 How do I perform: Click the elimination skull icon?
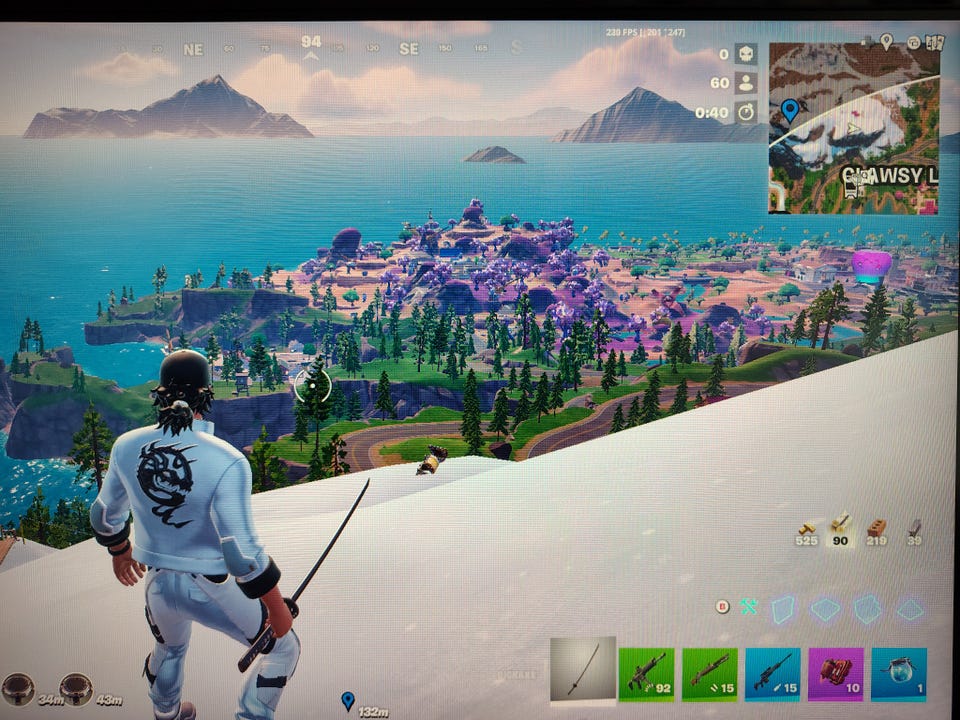coord(746,54)
